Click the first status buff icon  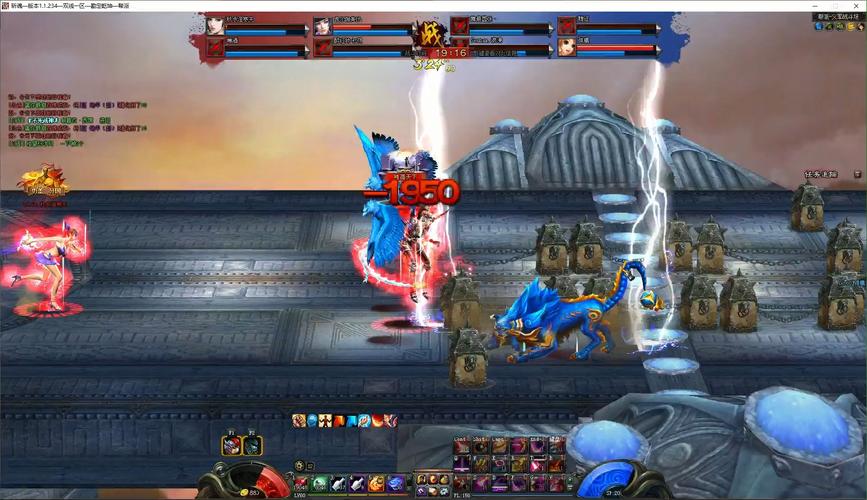point(299,421)
